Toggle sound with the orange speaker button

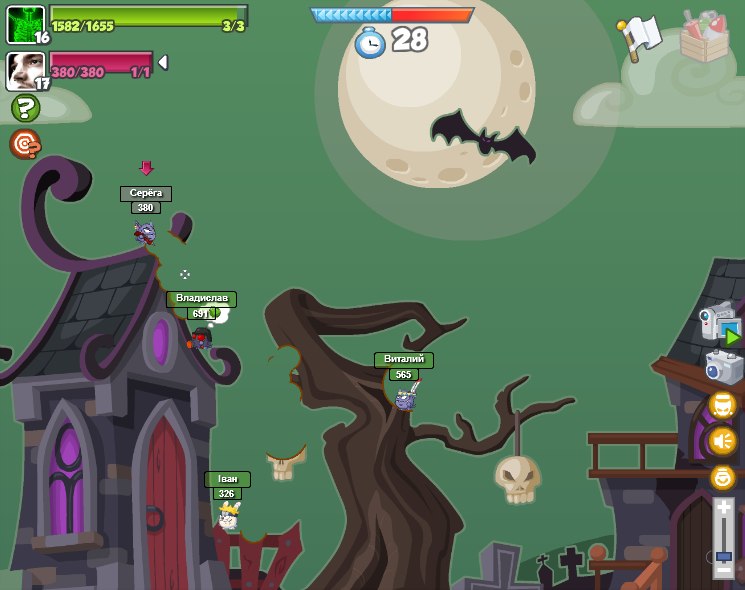click(722, 440)
